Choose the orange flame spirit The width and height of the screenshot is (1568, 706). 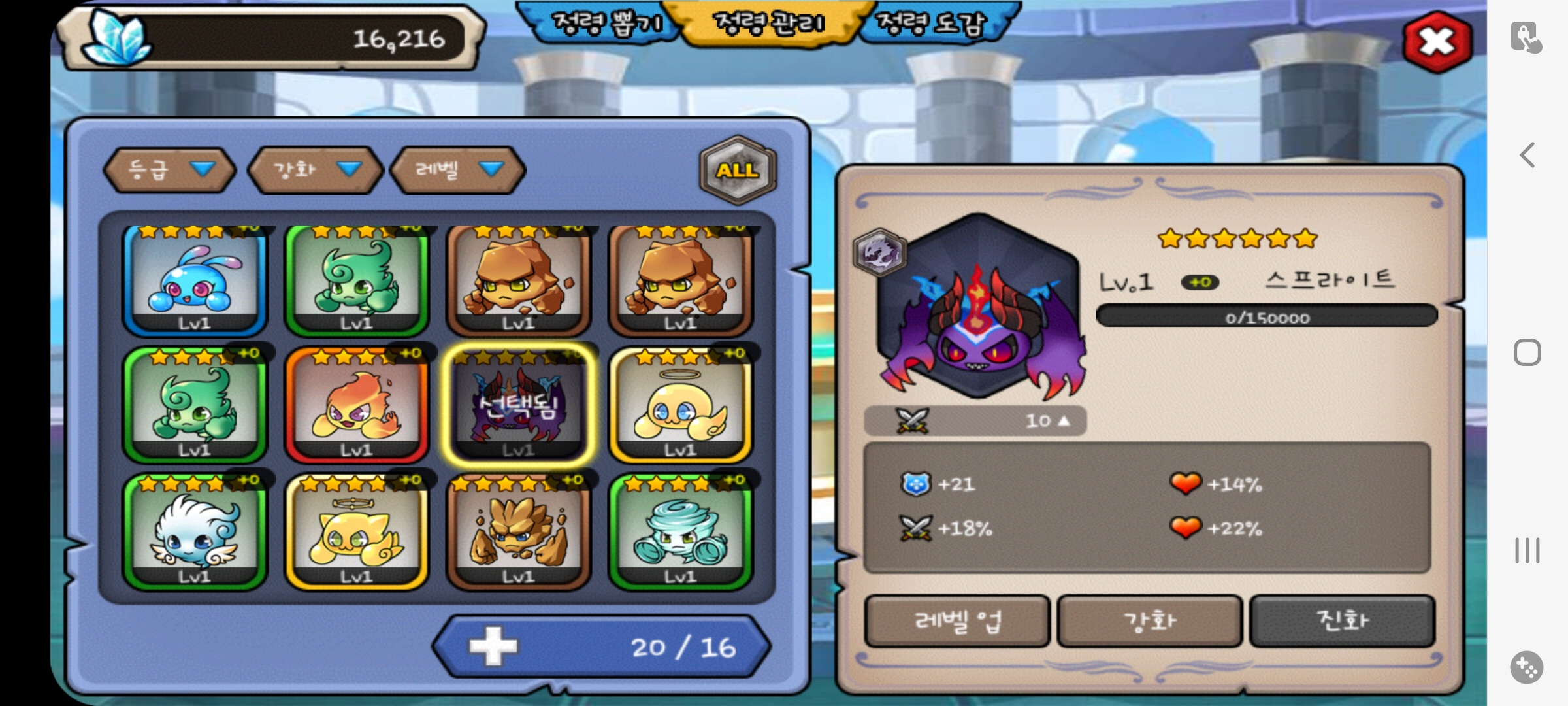pyautogui.click(x=357, y=405)
